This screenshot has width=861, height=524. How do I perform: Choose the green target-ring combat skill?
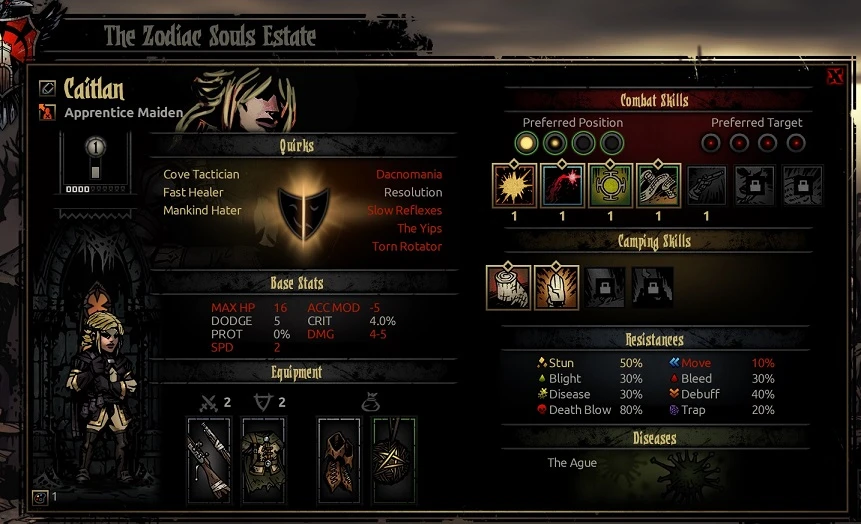pos(610,185)
